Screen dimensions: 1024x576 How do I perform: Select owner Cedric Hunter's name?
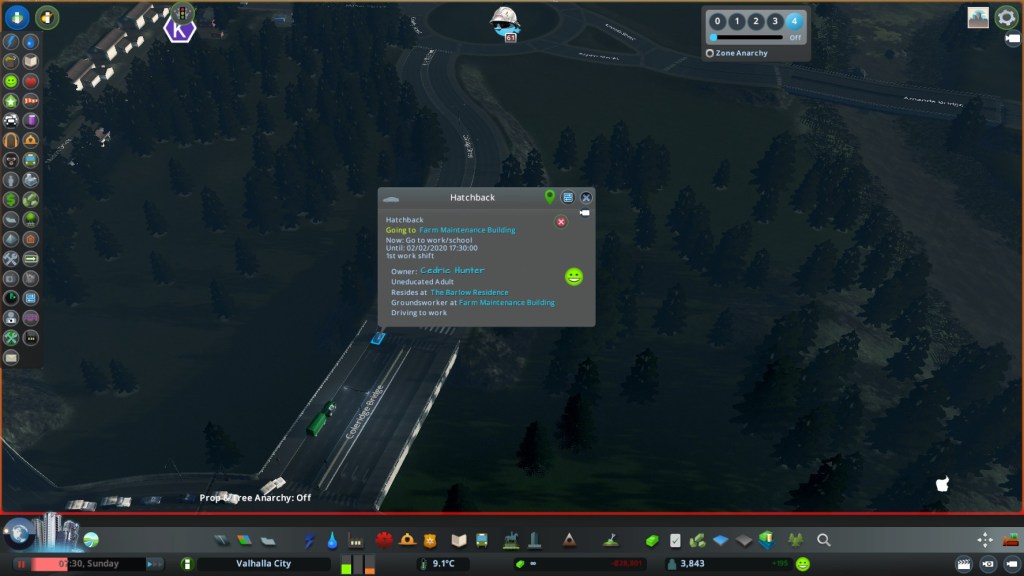452,270
